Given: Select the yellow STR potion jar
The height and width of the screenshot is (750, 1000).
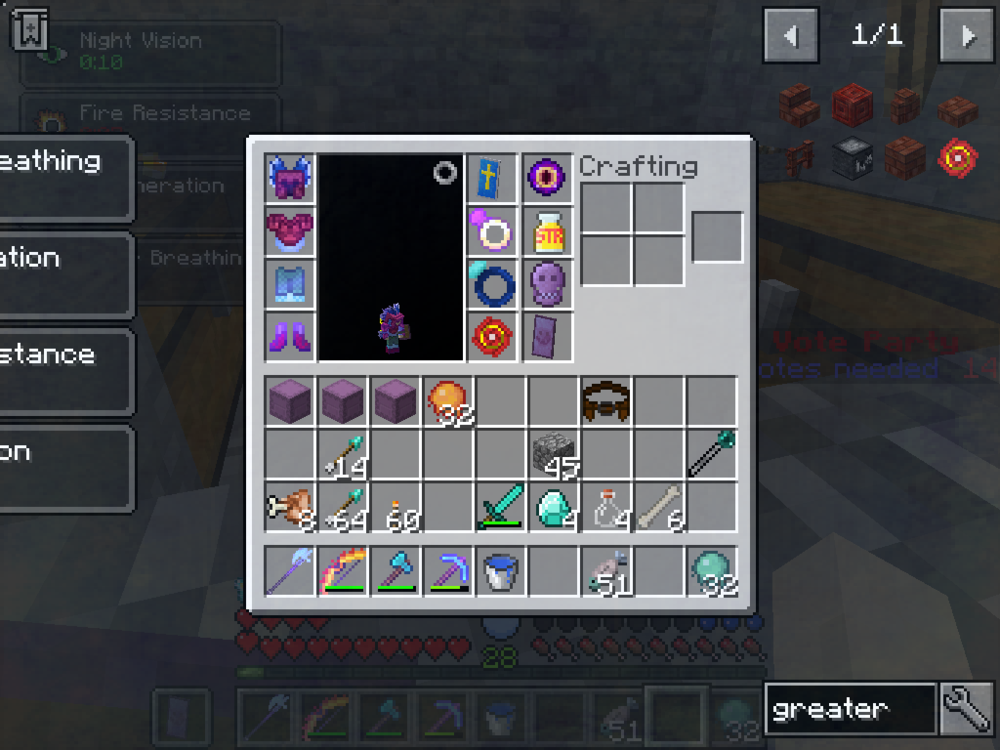Looking at the screenshot, I should tap(547, 232).
